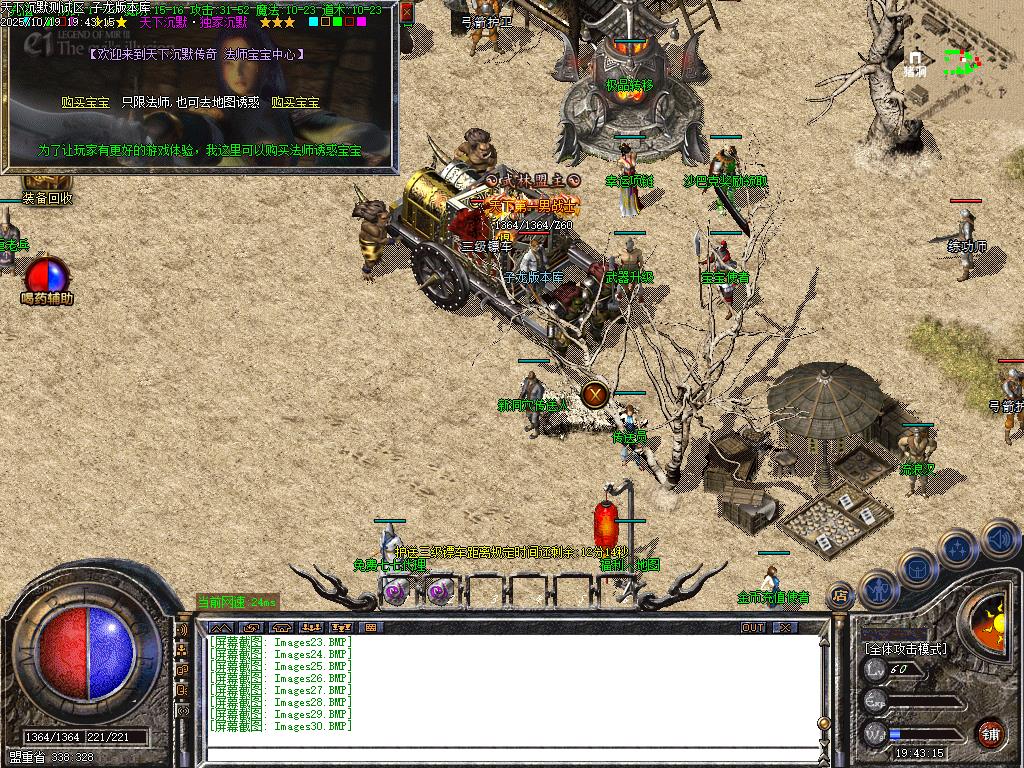This screenshot has width=1024, height=768.
Task: Choose the left 购买宝宝 dialog link
Action: pos(85,102)
